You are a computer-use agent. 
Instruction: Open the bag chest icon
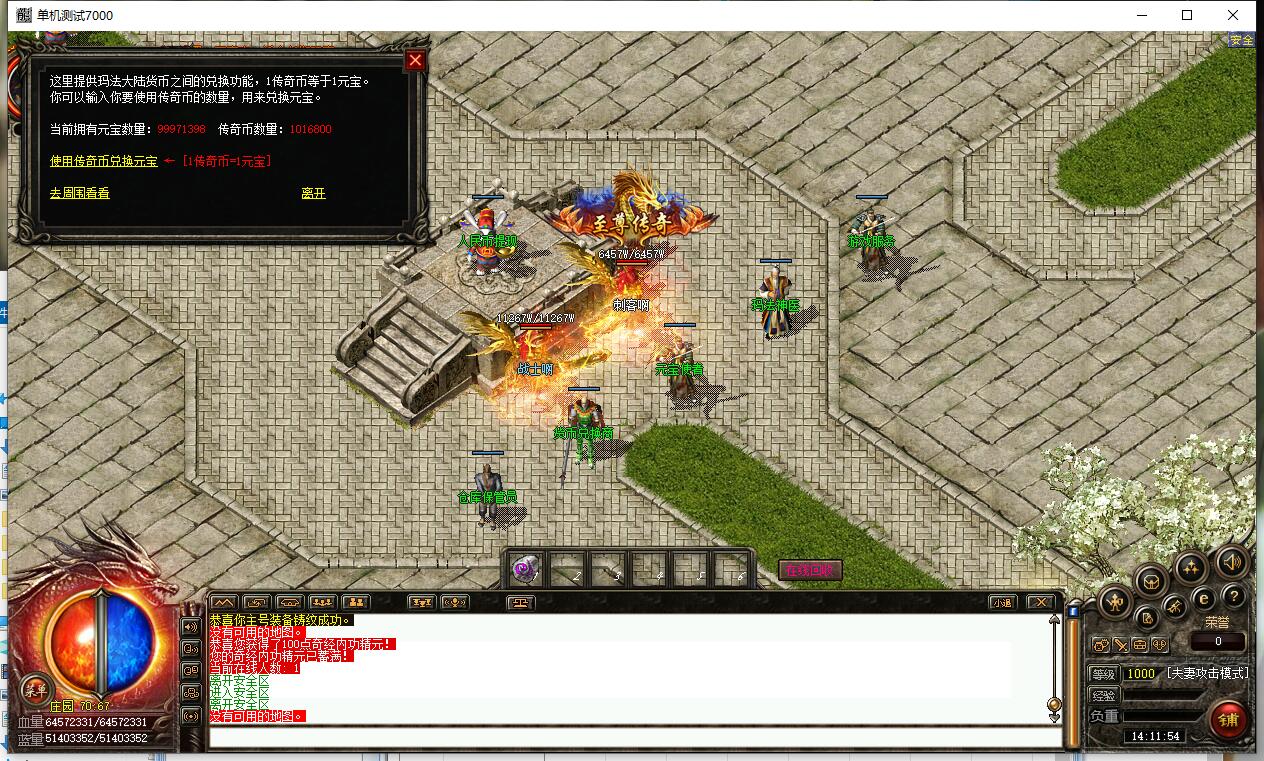1150,579
